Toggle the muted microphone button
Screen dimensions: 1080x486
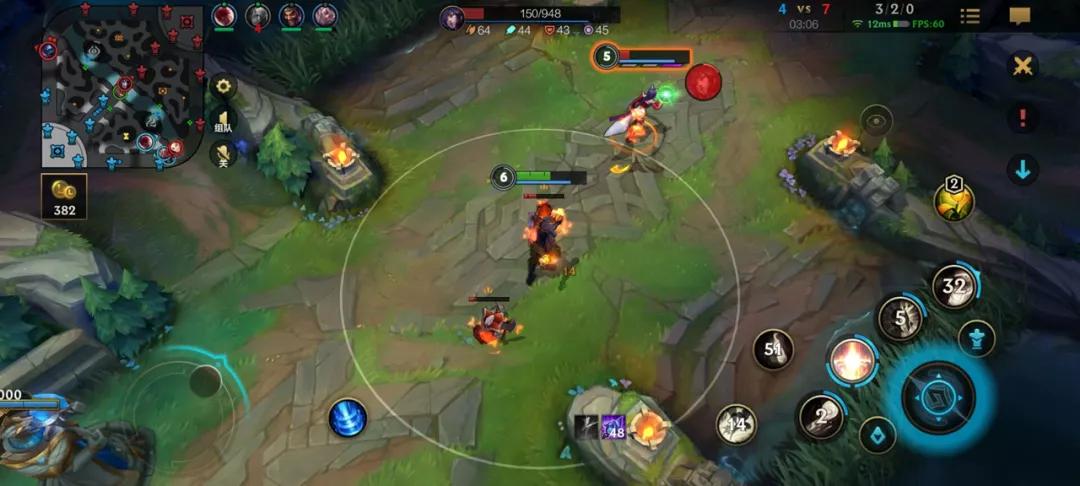click(x=223, y=153)
